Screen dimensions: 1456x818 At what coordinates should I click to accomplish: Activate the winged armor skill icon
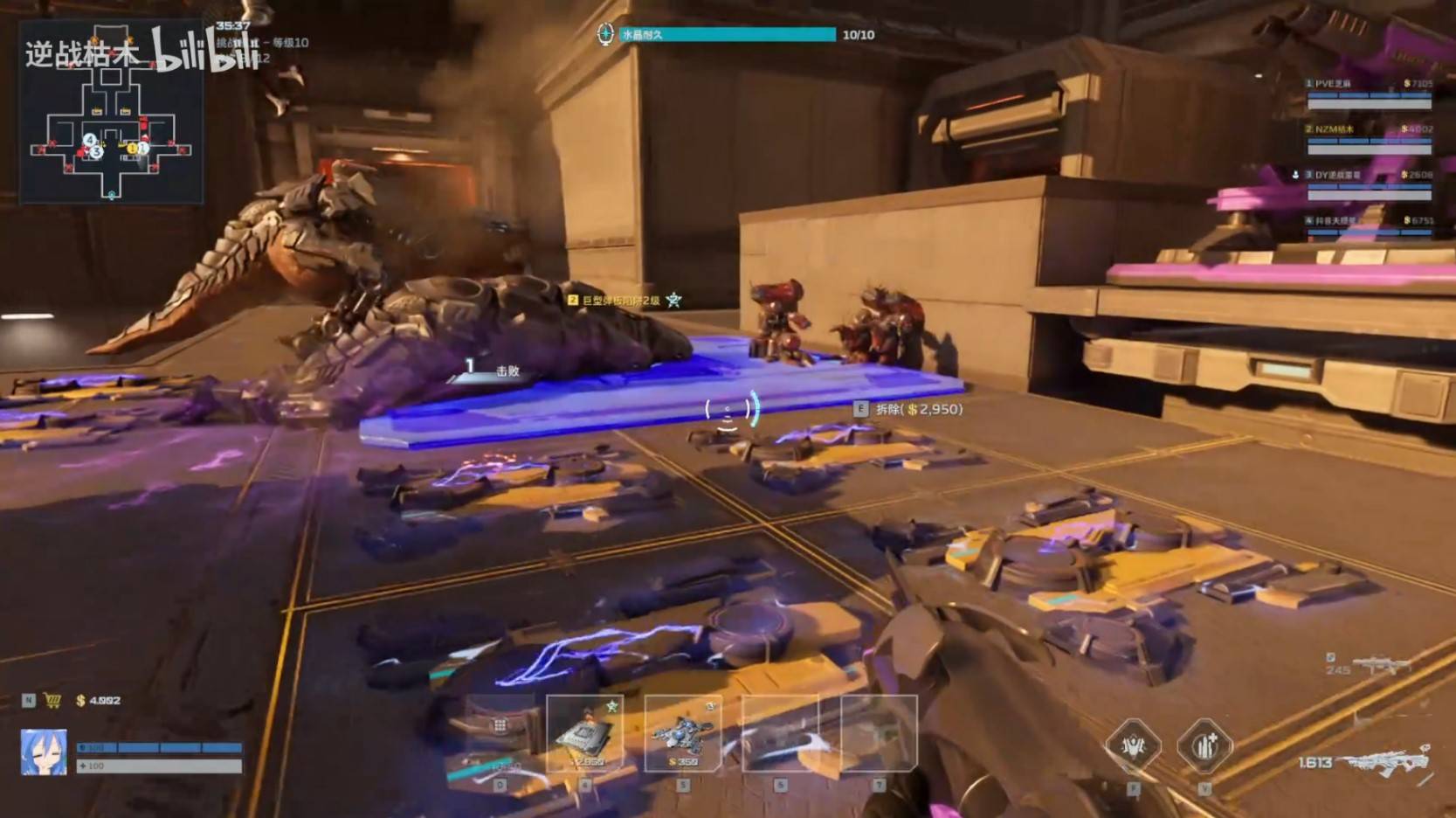1133,745
